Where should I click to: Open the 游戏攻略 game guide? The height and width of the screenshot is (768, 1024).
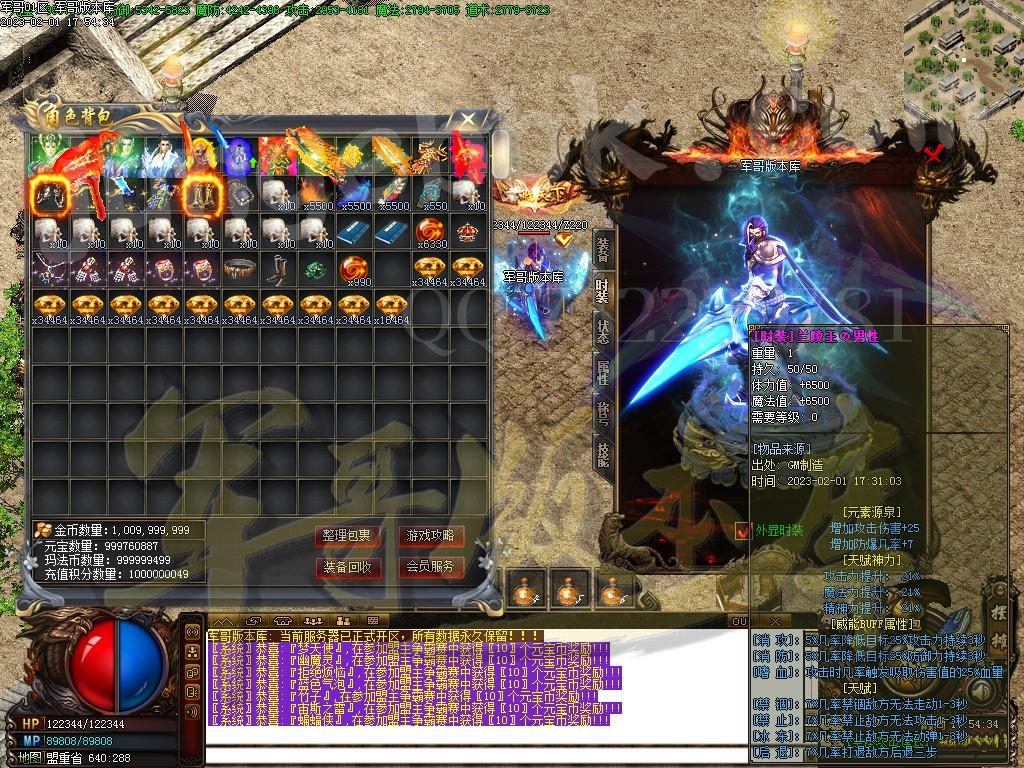pos(431,536)
